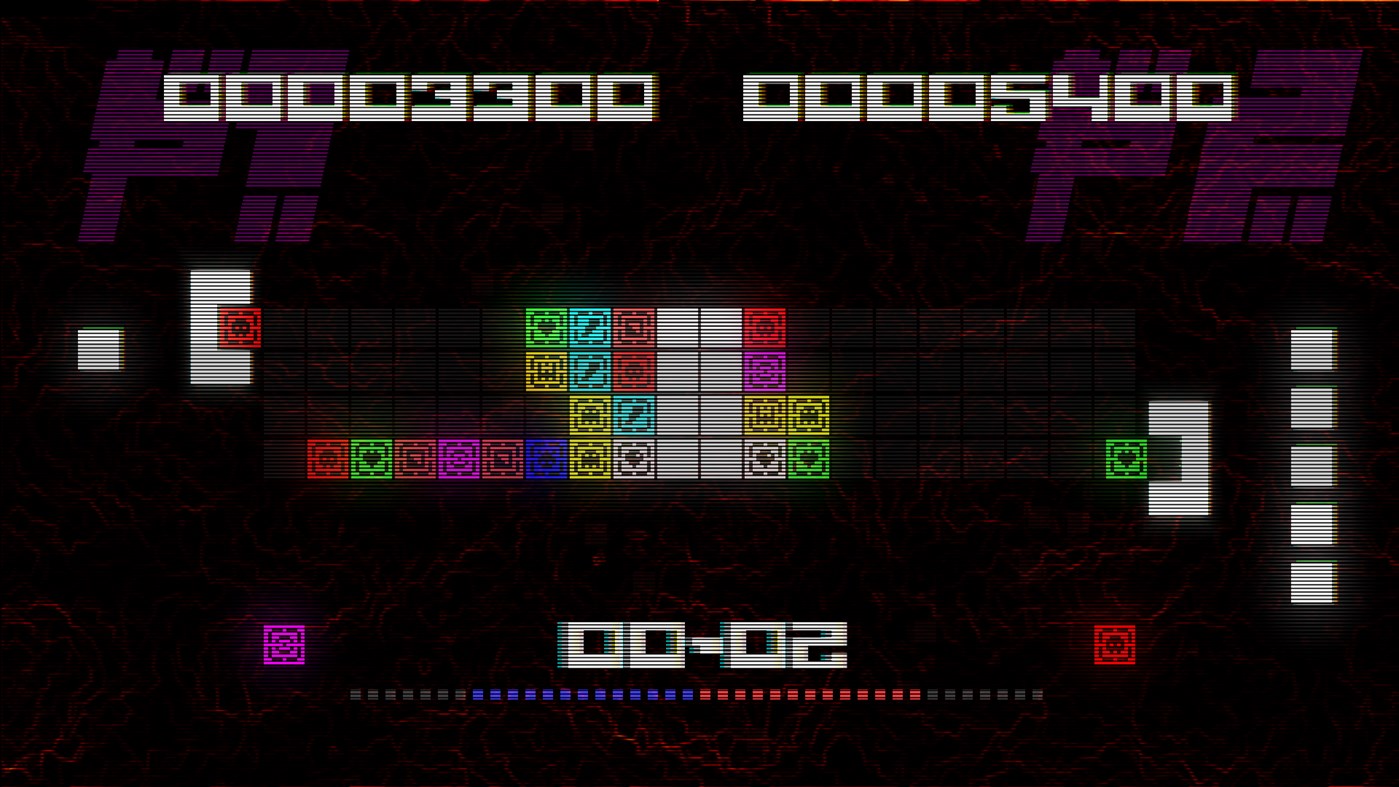Click the magenta powerup block in the bottom-left corner

(x=283, y=645)
